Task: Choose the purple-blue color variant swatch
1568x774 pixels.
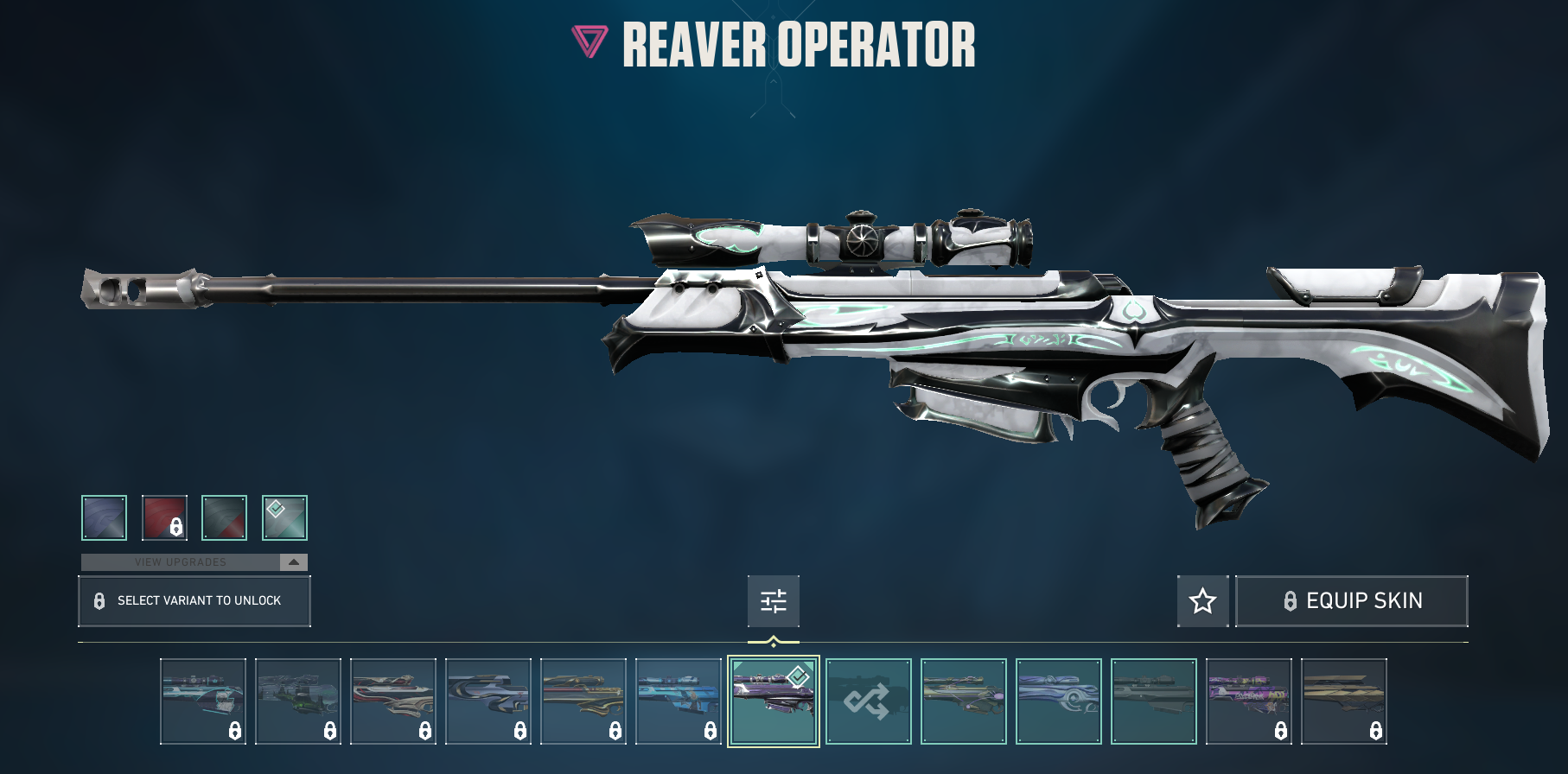Action: point(104,517)
